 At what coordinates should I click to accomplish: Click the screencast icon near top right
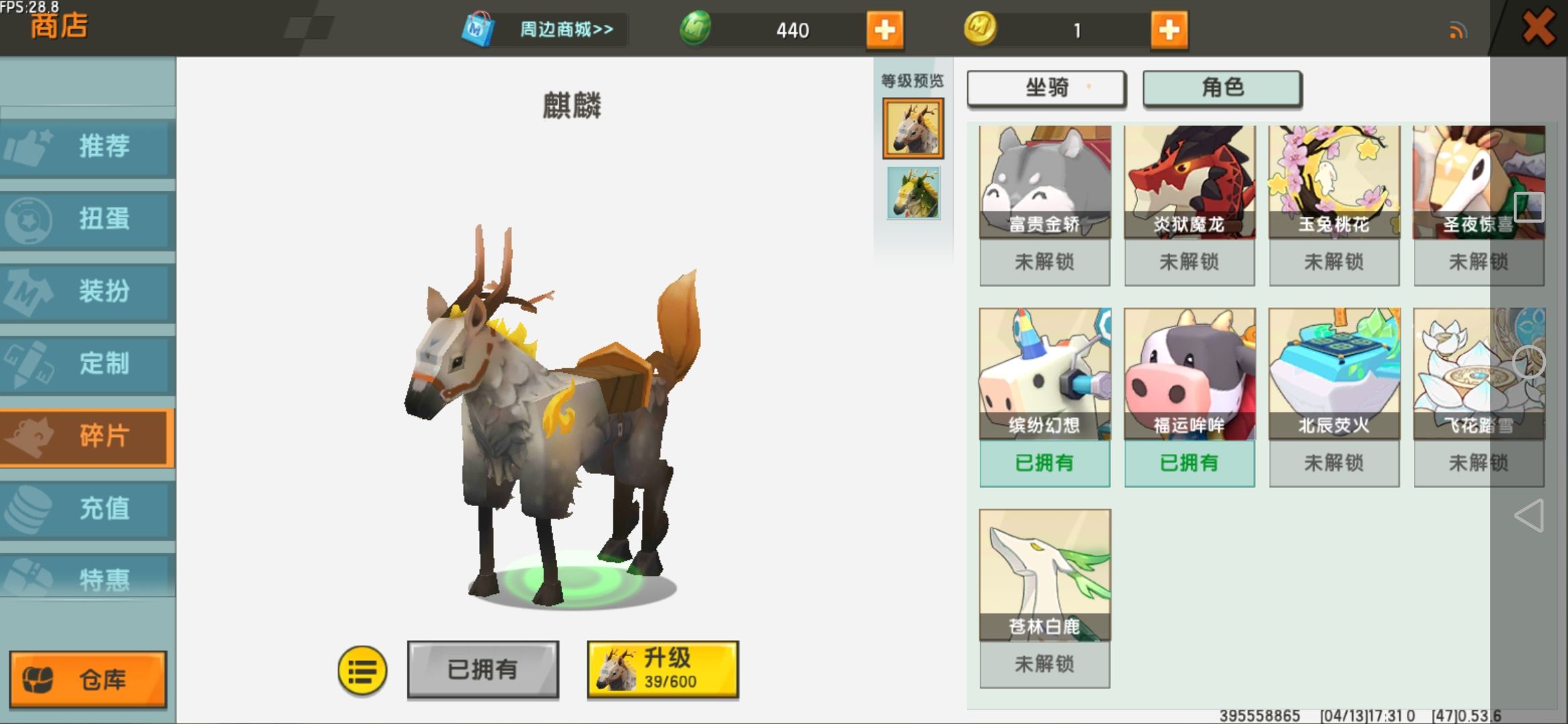(x=1459, y=30)
